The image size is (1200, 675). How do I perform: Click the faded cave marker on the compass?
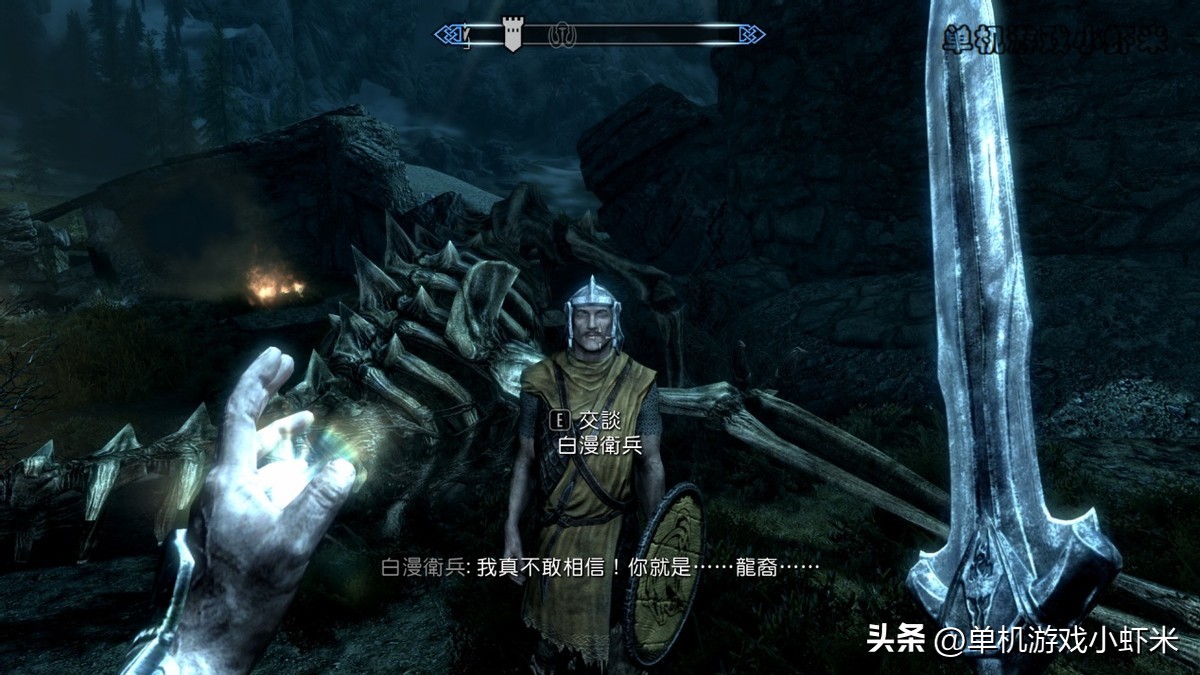(x=563, y=36)
